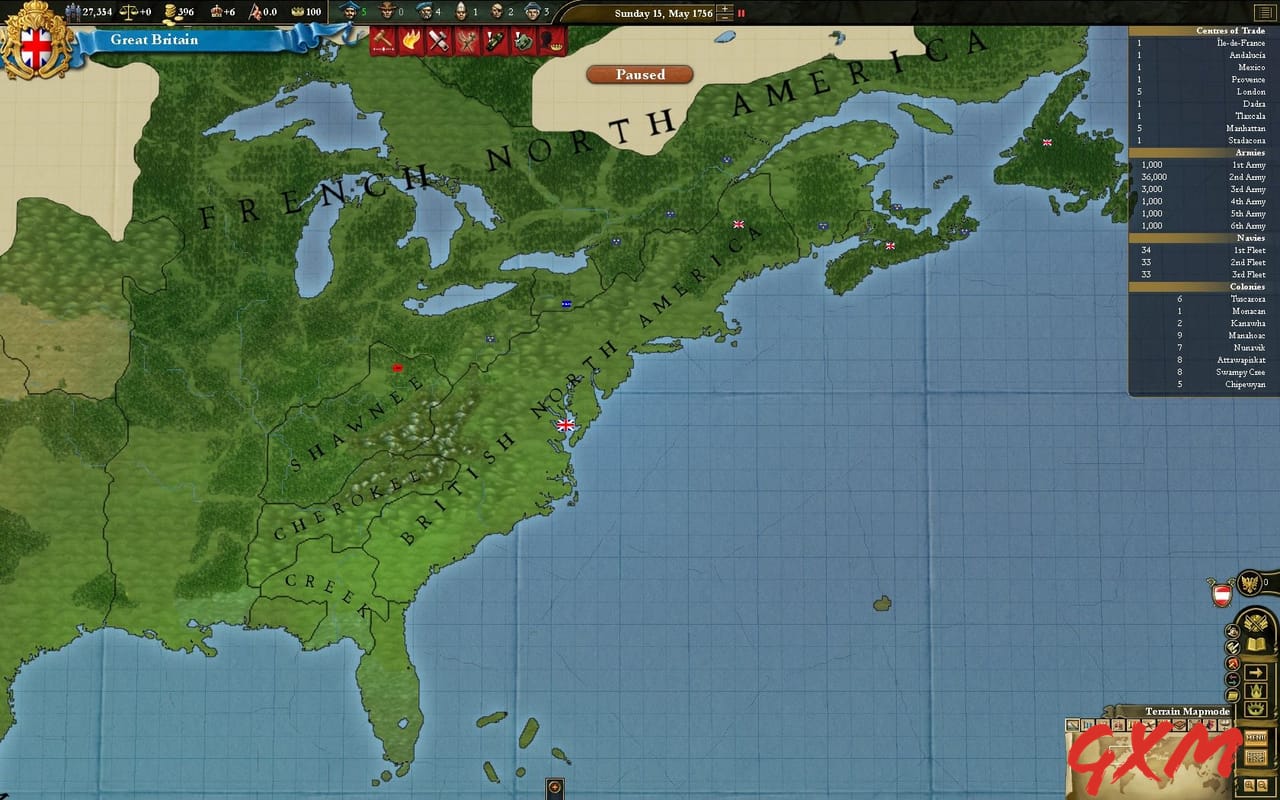1280x800 pixels.
Task: Zoom out using the minus magnifier icon
Action: click(x=1261, y=783)
